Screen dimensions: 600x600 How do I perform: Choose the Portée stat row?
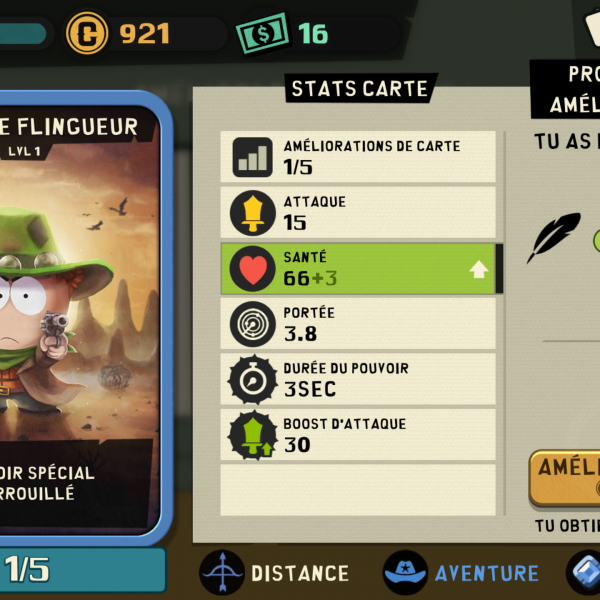[x=360, y=324]
